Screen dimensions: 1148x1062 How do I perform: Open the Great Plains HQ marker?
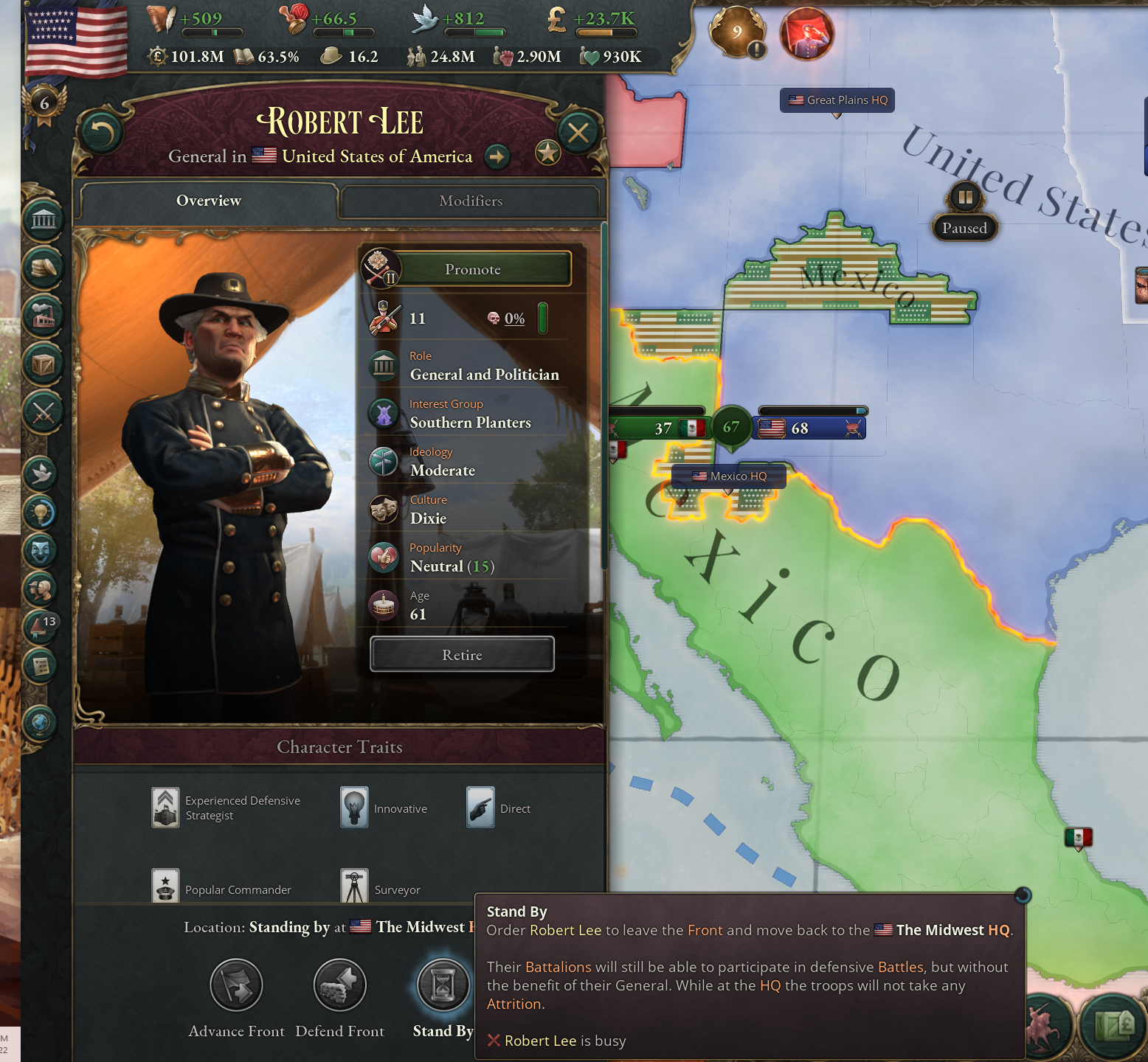click(837, 100)
